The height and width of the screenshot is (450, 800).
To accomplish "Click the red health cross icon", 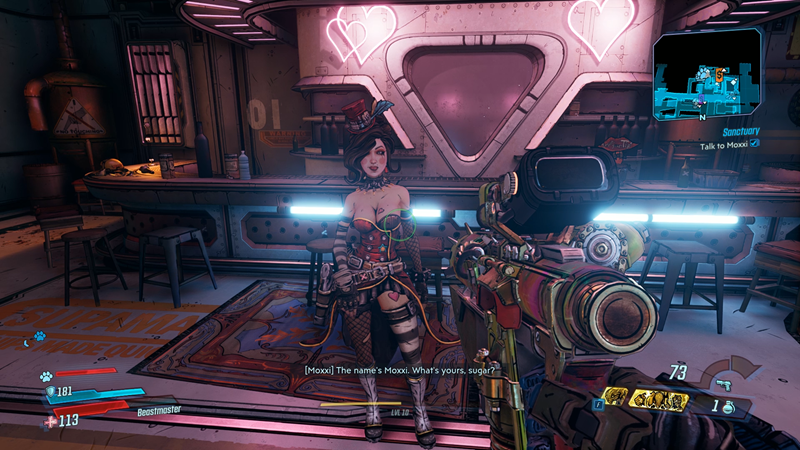I will point(51,421).
